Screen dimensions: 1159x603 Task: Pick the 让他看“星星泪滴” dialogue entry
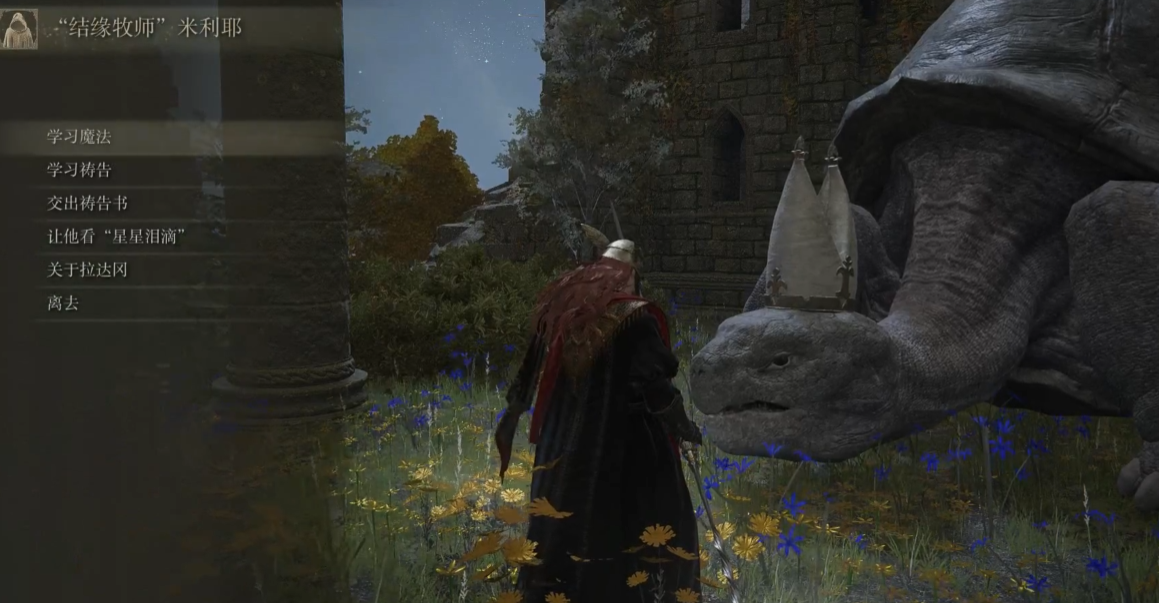tap(118, 237)
